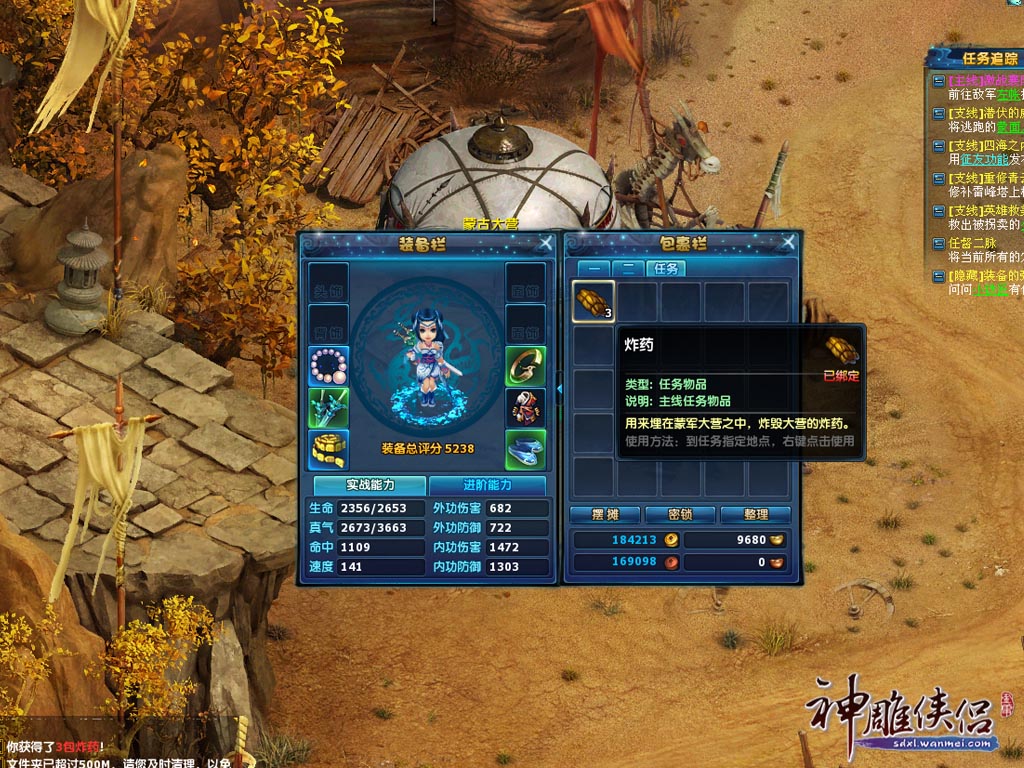Select the equipped golden belt slot
The image size is (1024, 768).
point(328,450)
